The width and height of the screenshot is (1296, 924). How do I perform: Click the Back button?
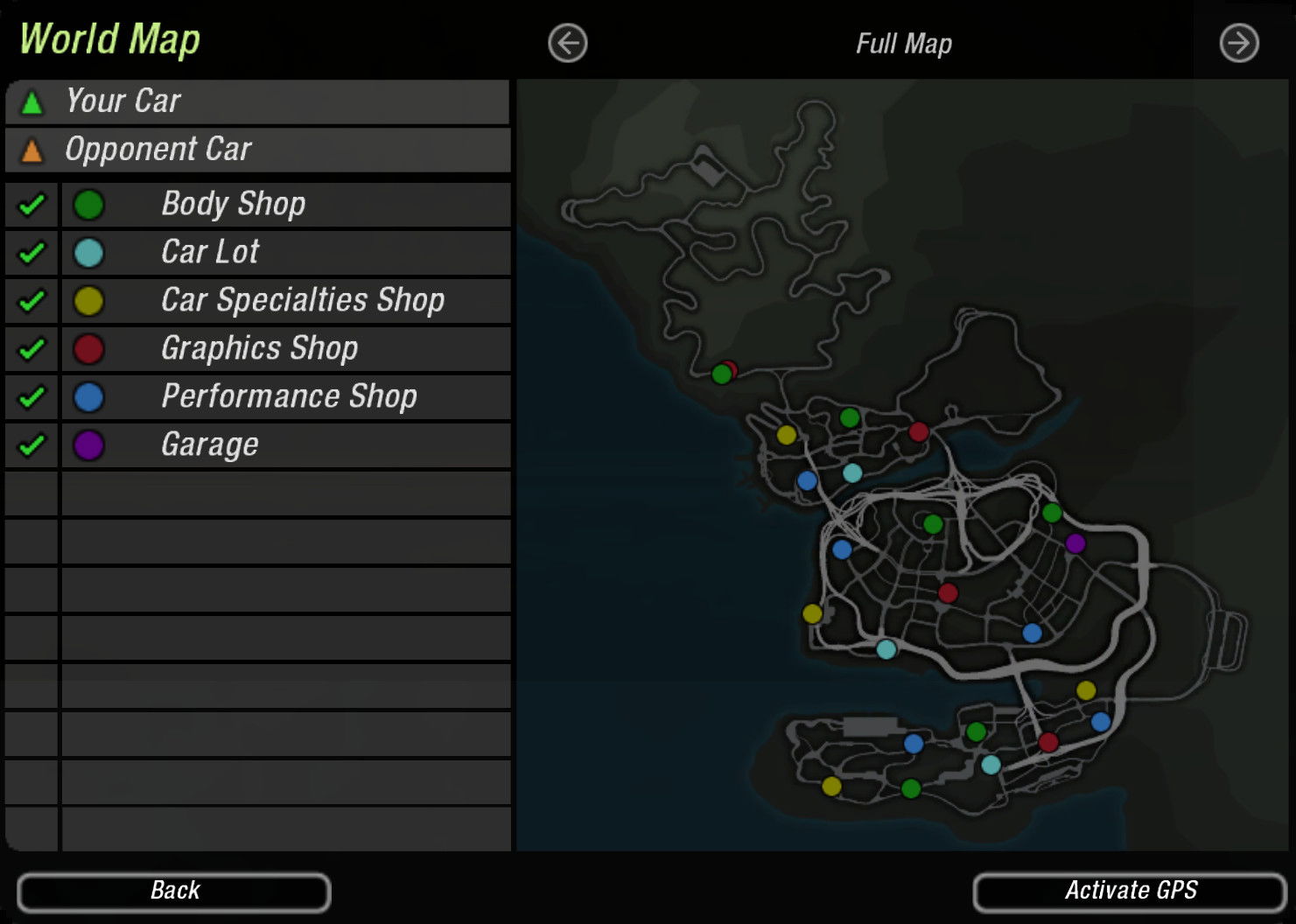coord(173,892)
